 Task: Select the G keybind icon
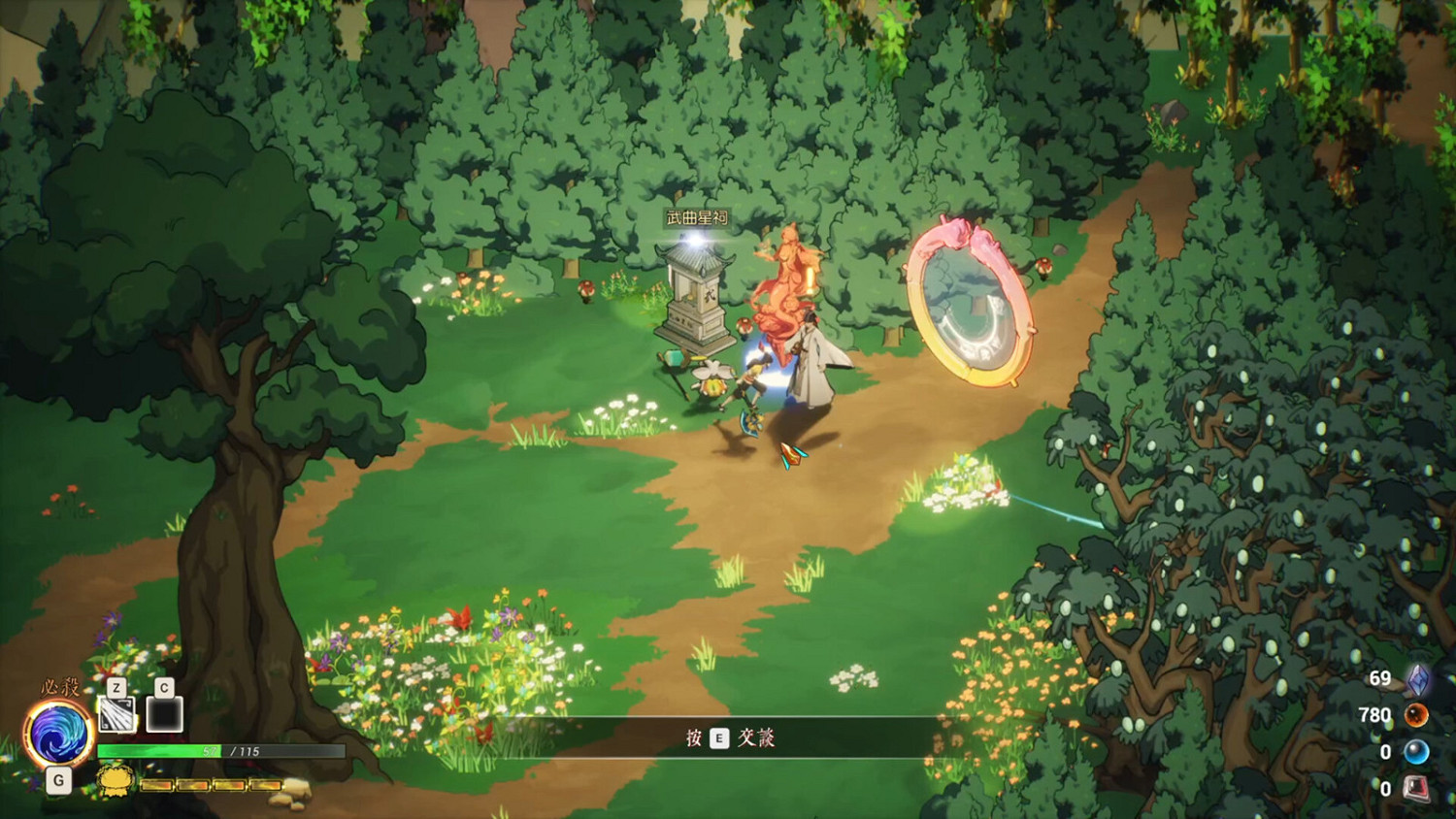[58, 779]
